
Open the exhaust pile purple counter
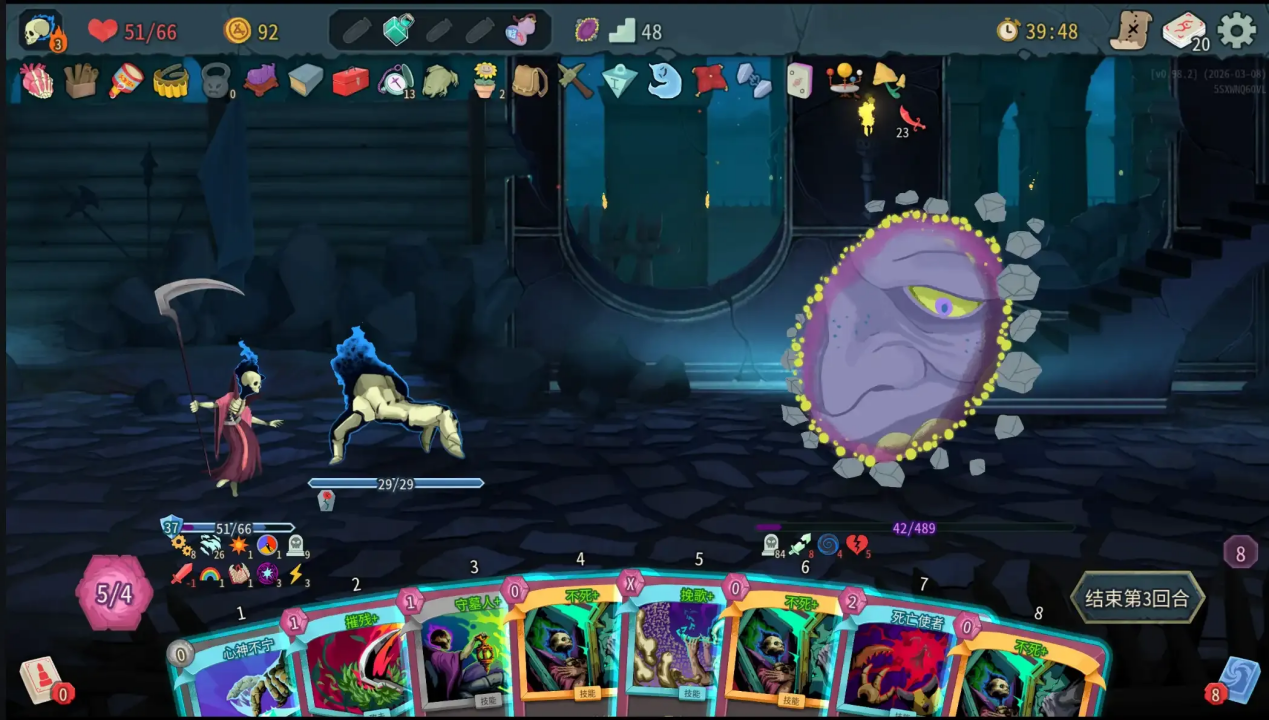[x=1240, y=552]
